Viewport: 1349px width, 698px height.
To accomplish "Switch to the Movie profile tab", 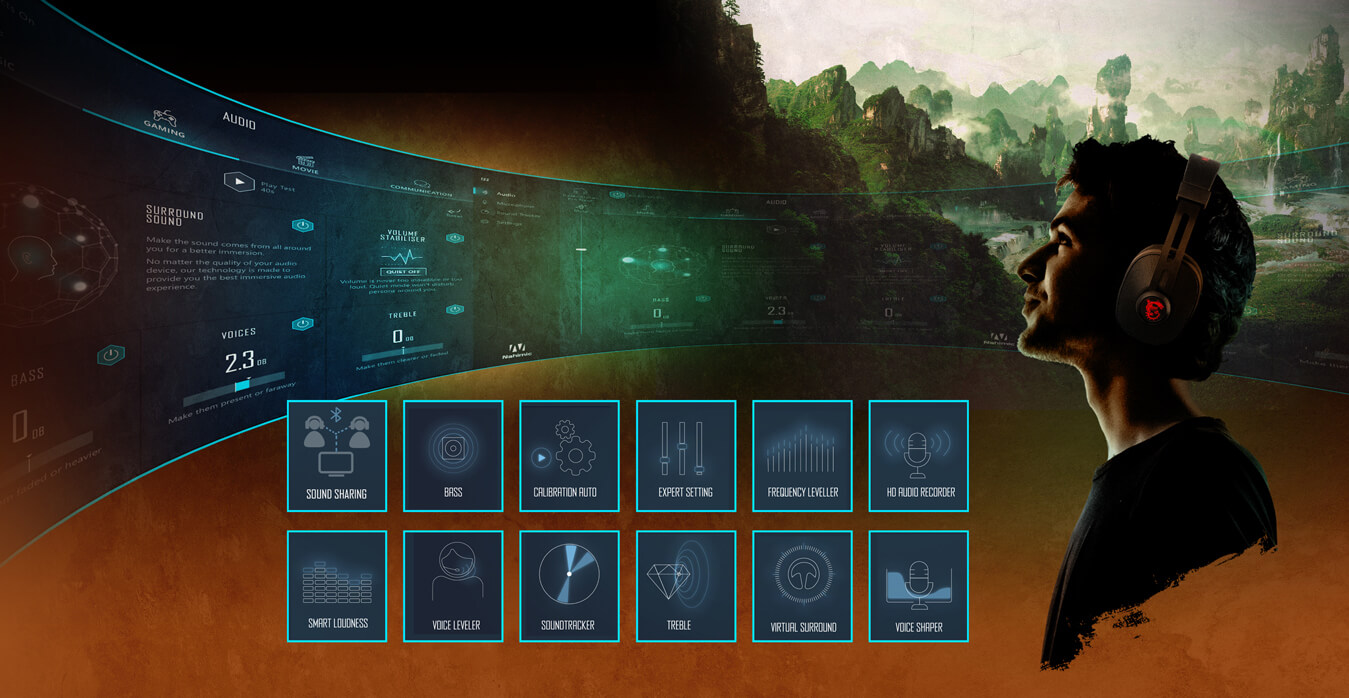I will coord(305,164).
